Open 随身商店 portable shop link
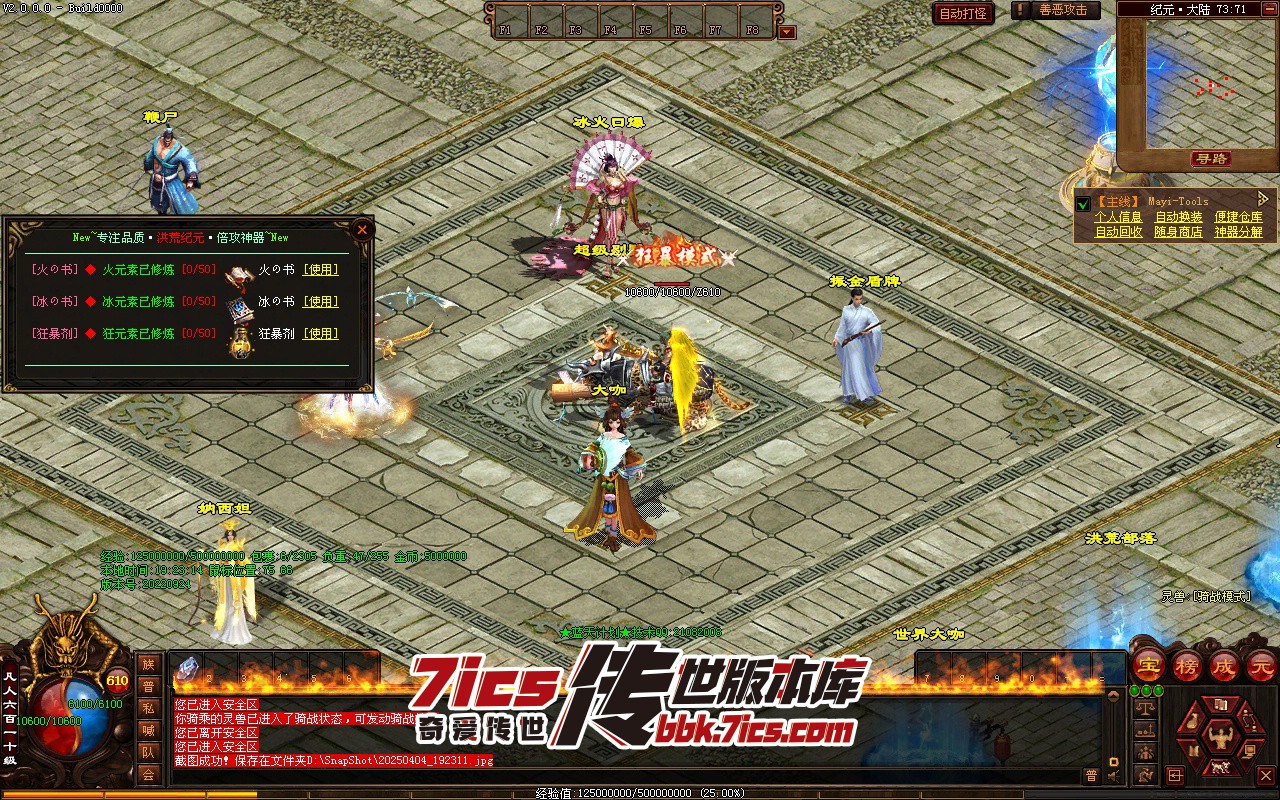 point(1179,232)
